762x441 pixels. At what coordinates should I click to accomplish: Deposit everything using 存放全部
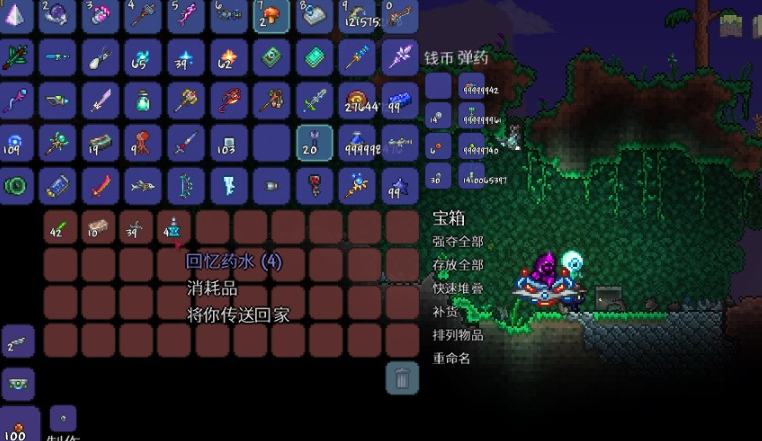457,265
